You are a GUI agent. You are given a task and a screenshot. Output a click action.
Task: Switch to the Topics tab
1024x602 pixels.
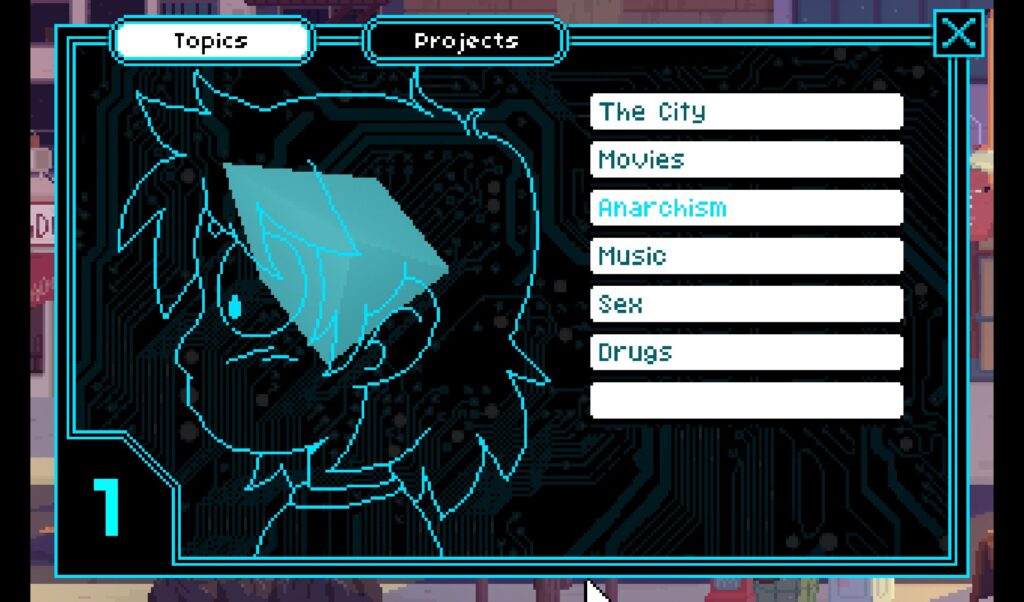tap(211, 41)
